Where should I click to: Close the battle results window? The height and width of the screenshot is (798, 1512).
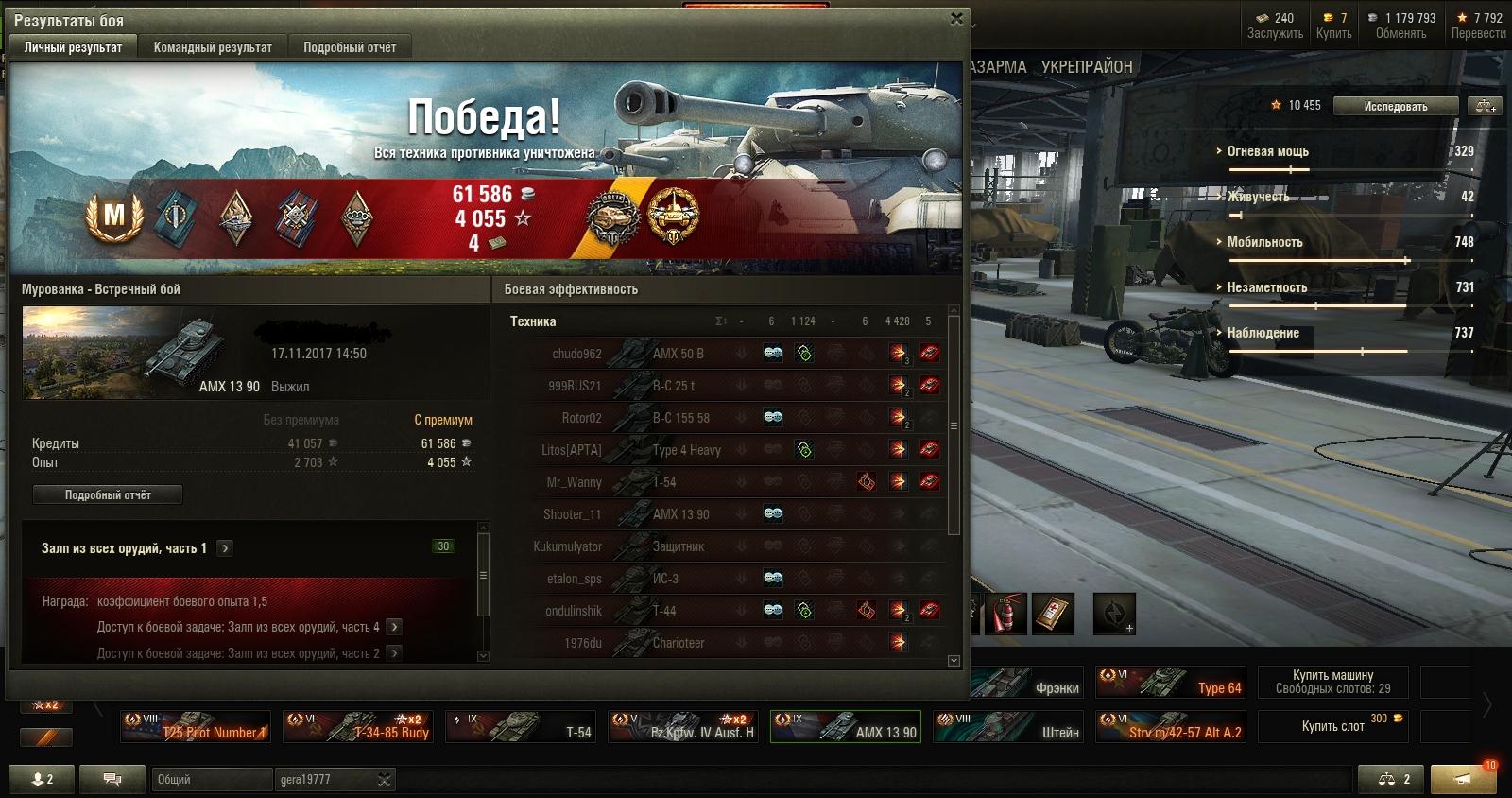(x=956, y=19)
